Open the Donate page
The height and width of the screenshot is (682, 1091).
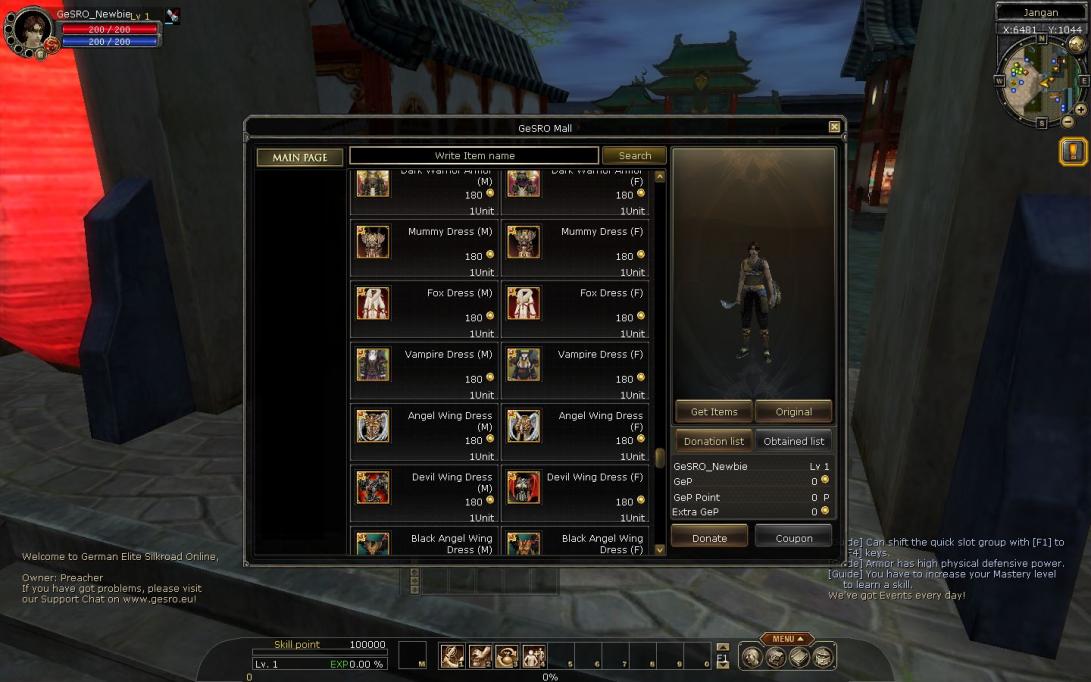[x=710, y=538]
